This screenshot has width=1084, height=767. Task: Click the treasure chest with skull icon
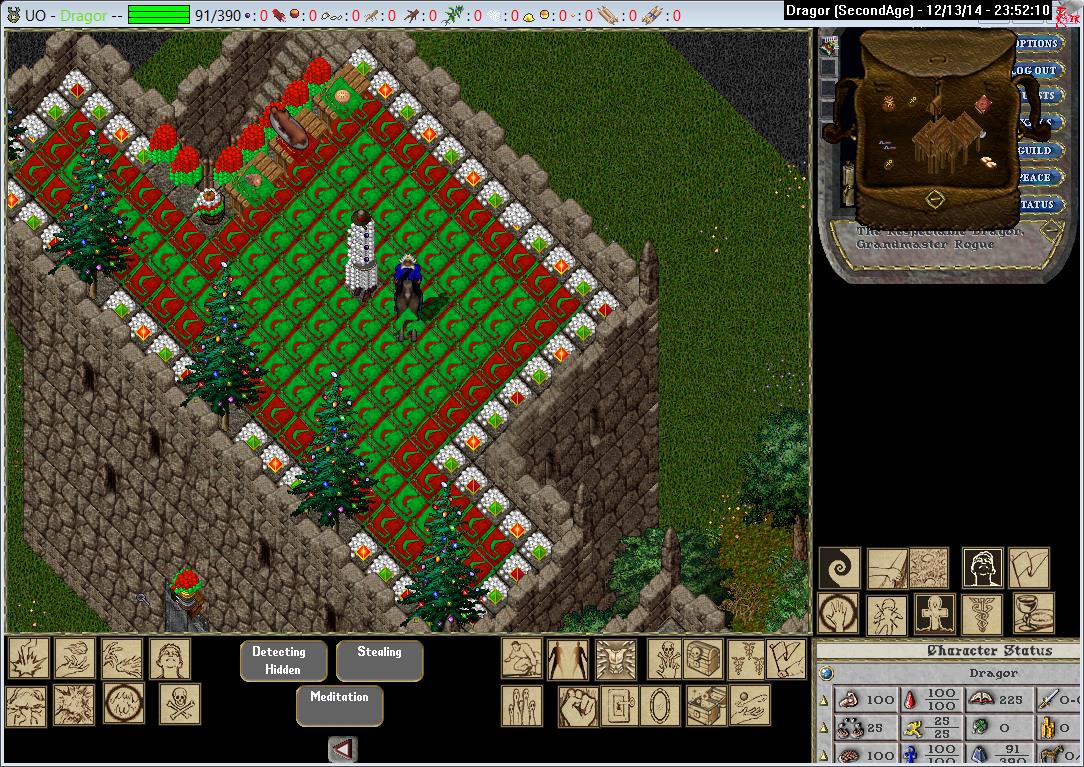(702, 659)
